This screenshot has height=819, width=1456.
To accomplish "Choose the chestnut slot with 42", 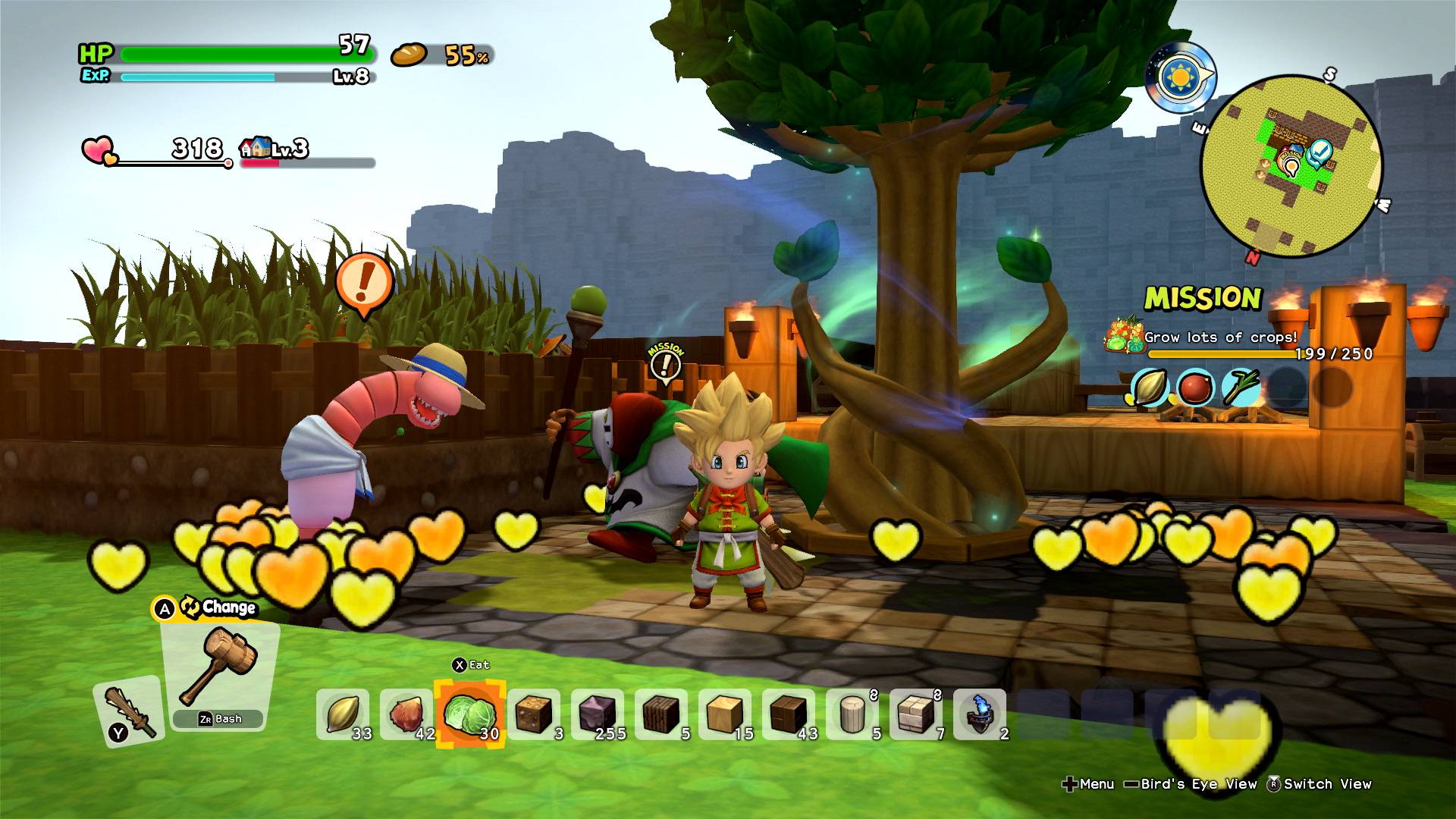I will pyautogui.click(x=406, y=714).
